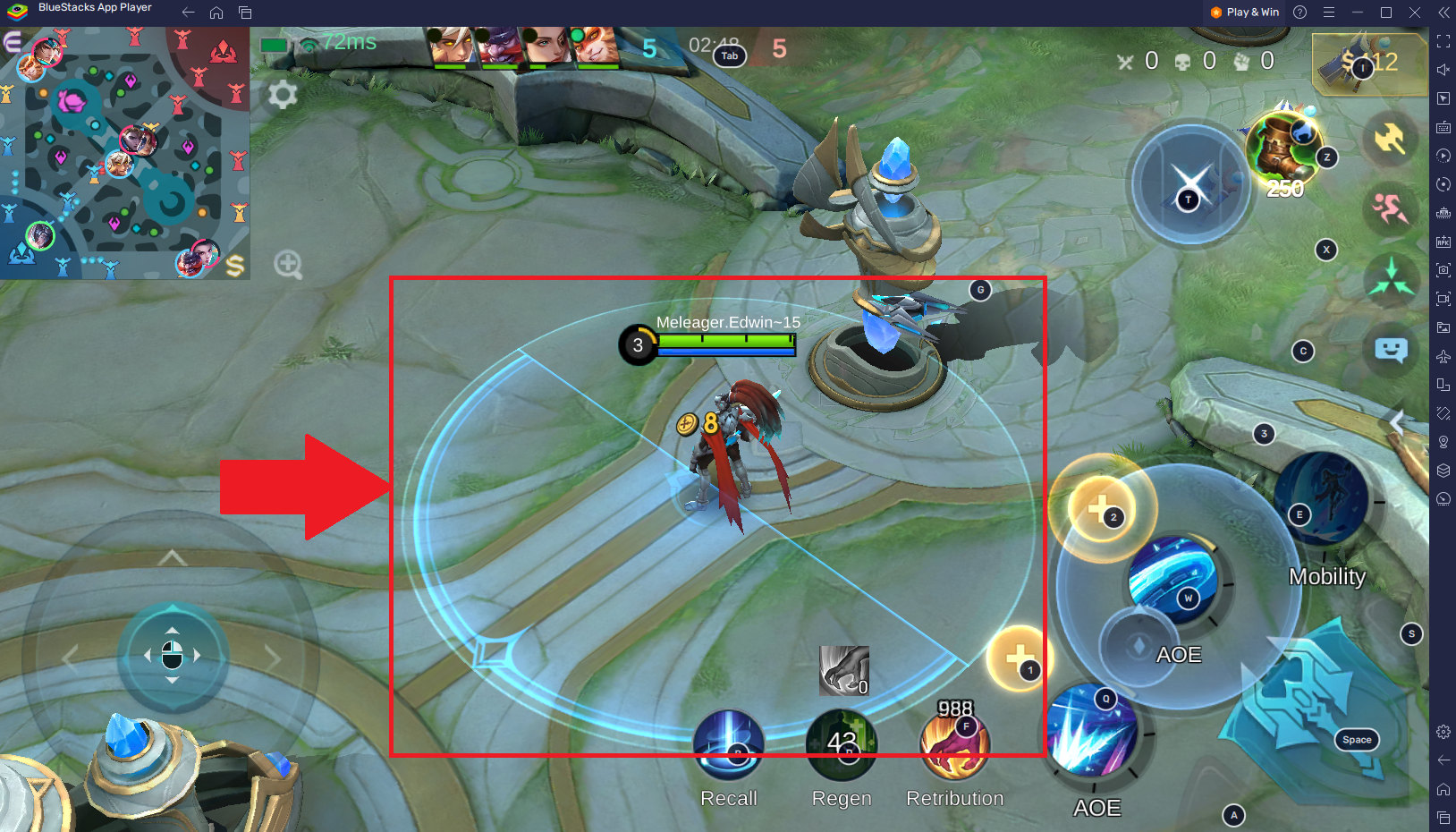Click the minimap zoom magnifier

coord(288,263)
